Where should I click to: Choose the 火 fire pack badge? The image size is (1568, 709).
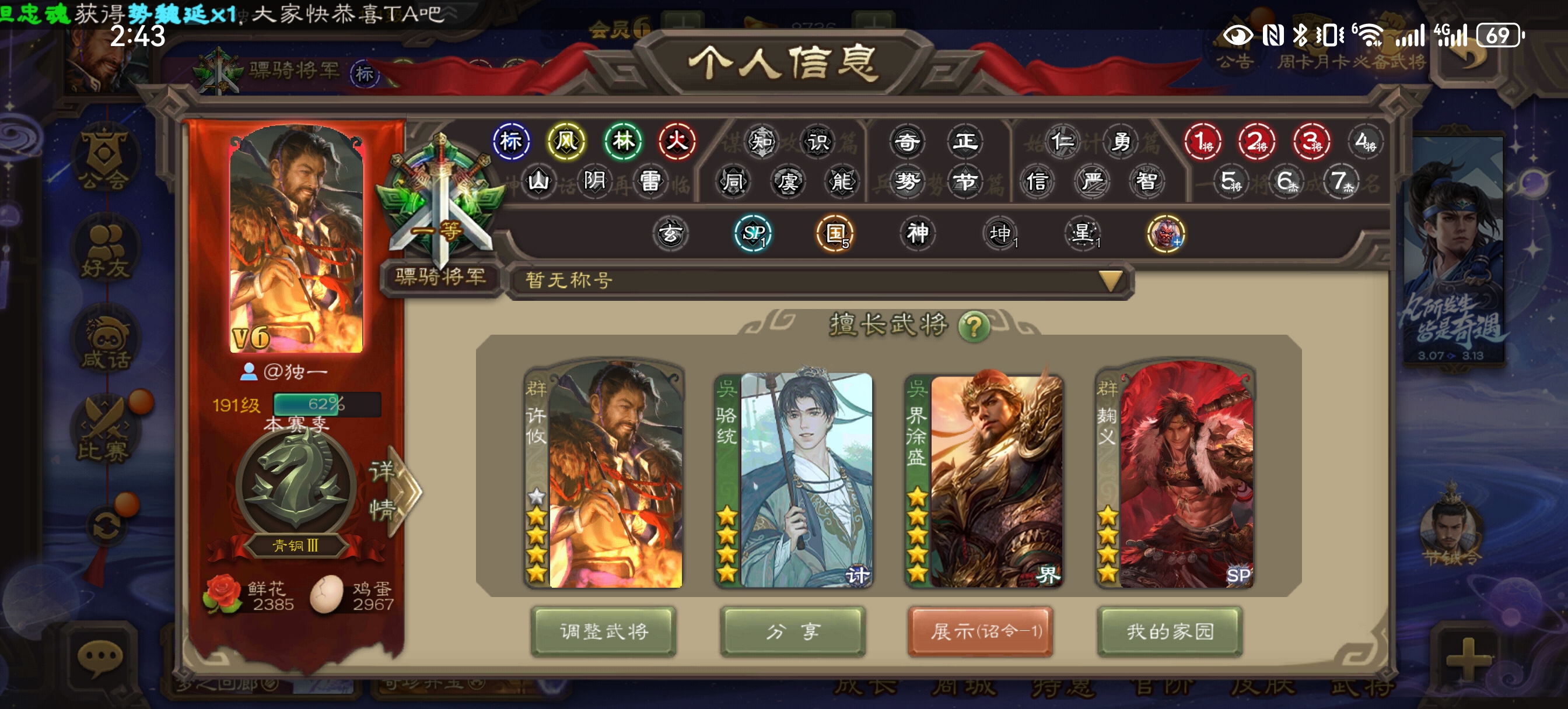coord(676,142)
